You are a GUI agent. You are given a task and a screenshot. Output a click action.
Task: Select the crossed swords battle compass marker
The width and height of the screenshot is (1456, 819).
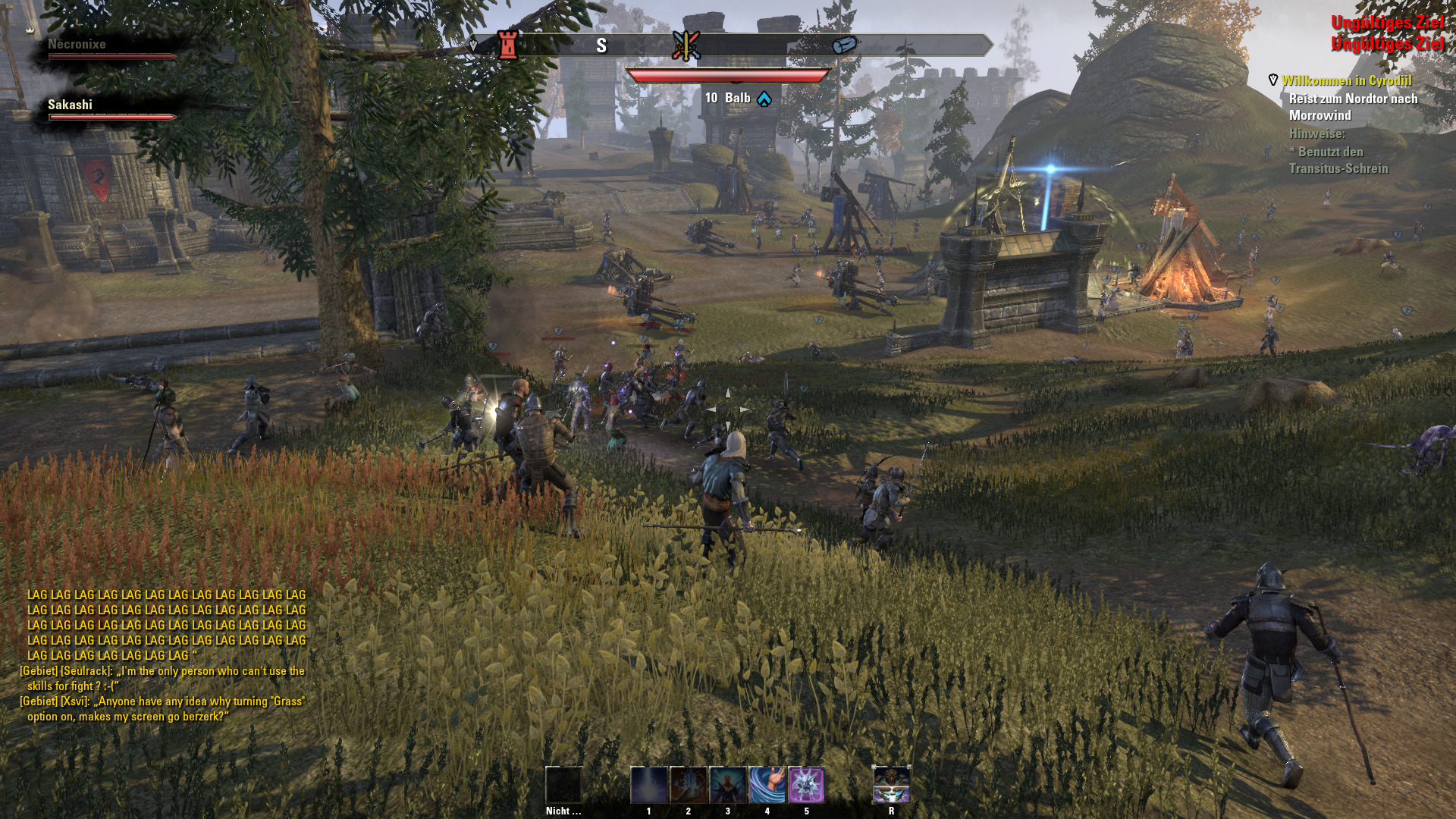[x=686, y=45]
